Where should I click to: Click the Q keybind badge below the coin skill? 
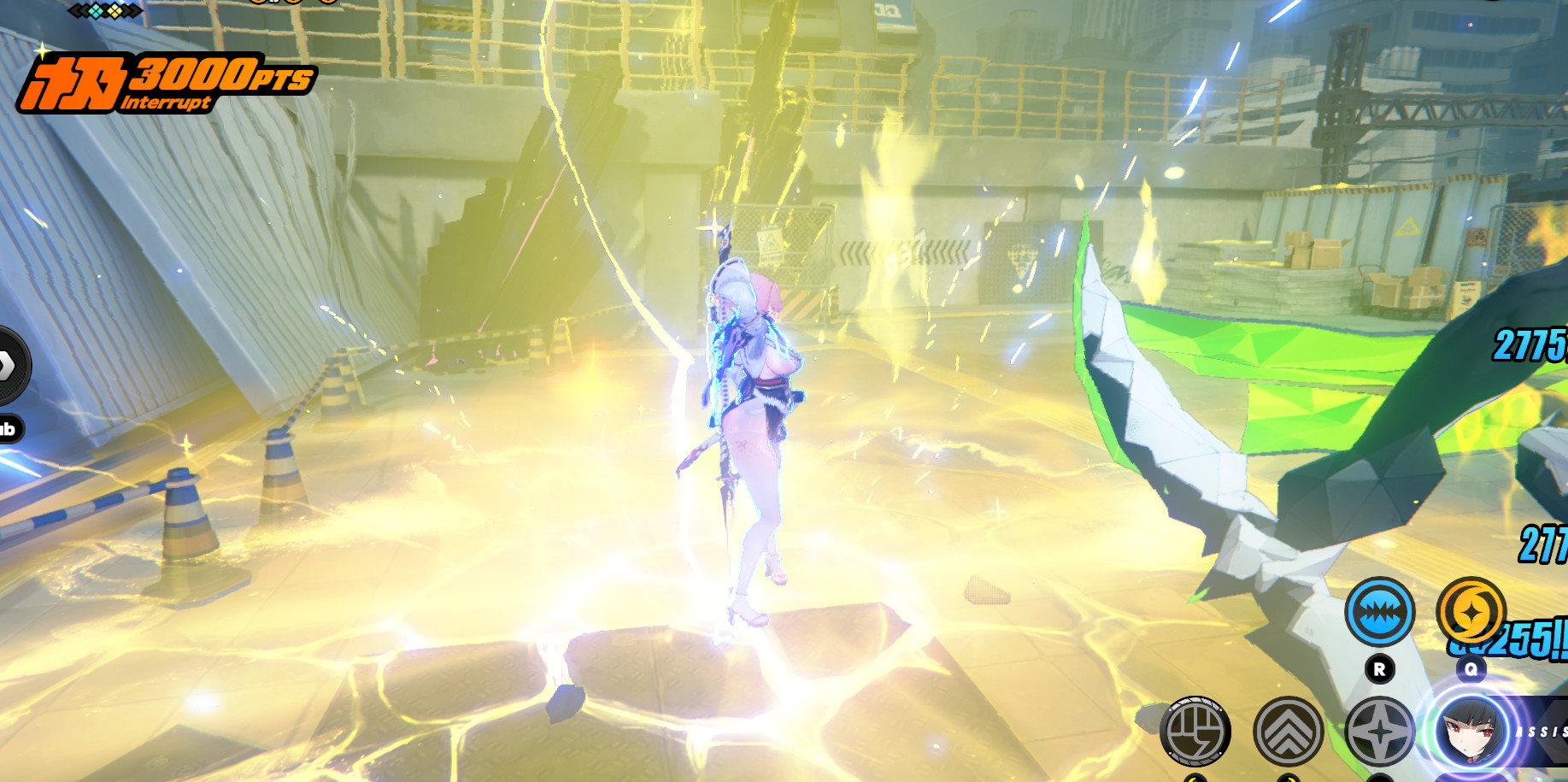click(1471, 670)
